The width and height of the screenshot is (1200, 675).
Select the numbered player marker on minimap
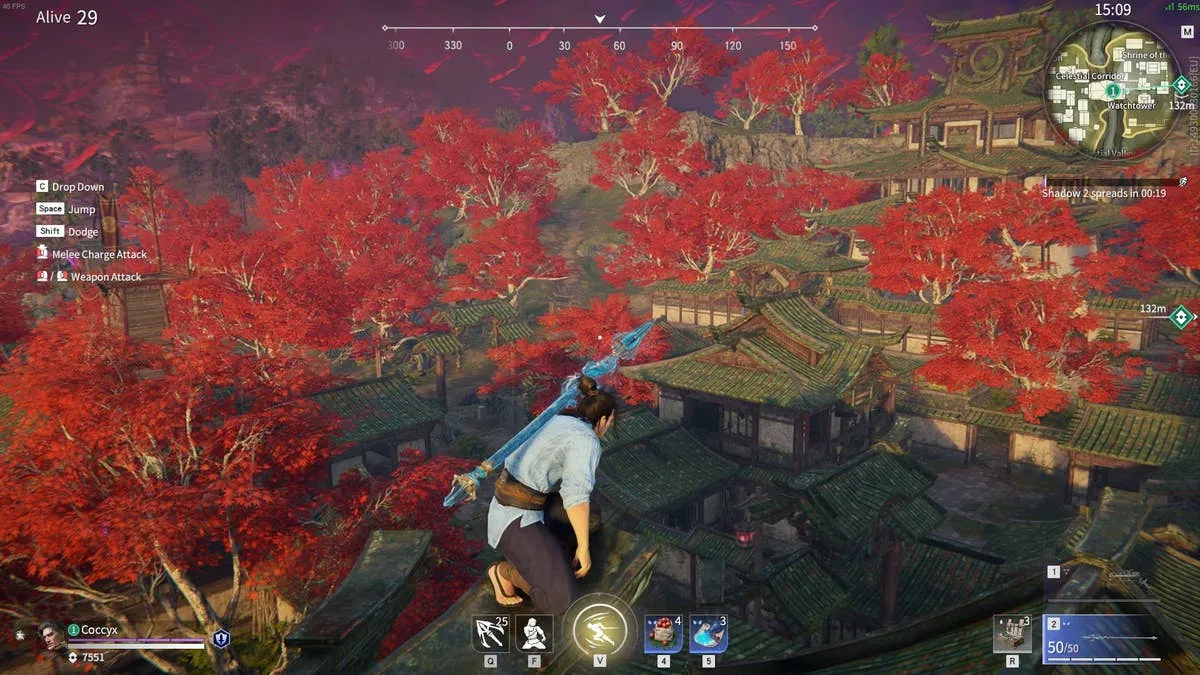[x=1111, y=91]
